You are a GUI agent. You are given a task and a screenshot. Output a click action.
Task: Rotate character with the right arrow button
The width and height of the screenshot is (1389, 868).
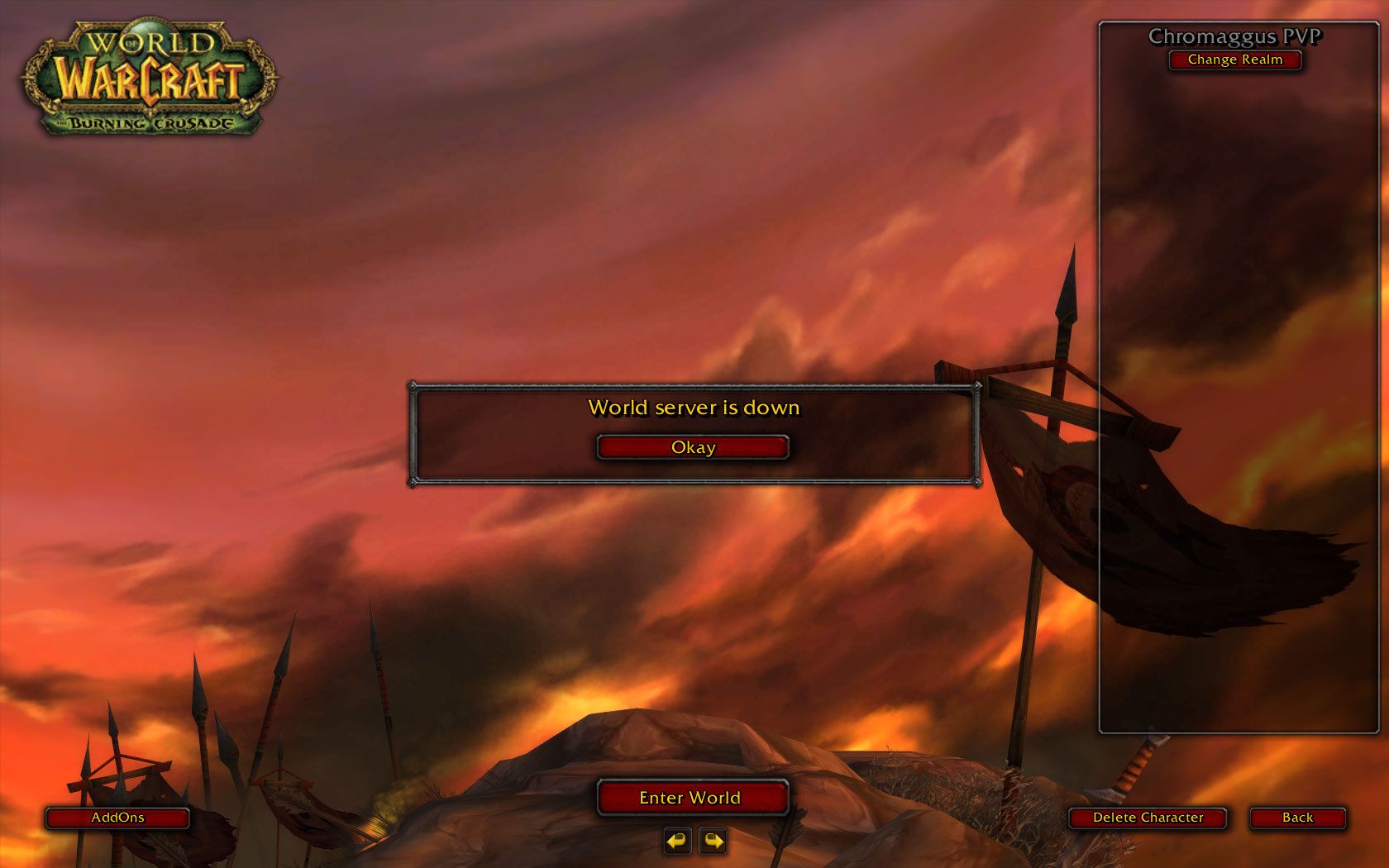click(712, 842)
